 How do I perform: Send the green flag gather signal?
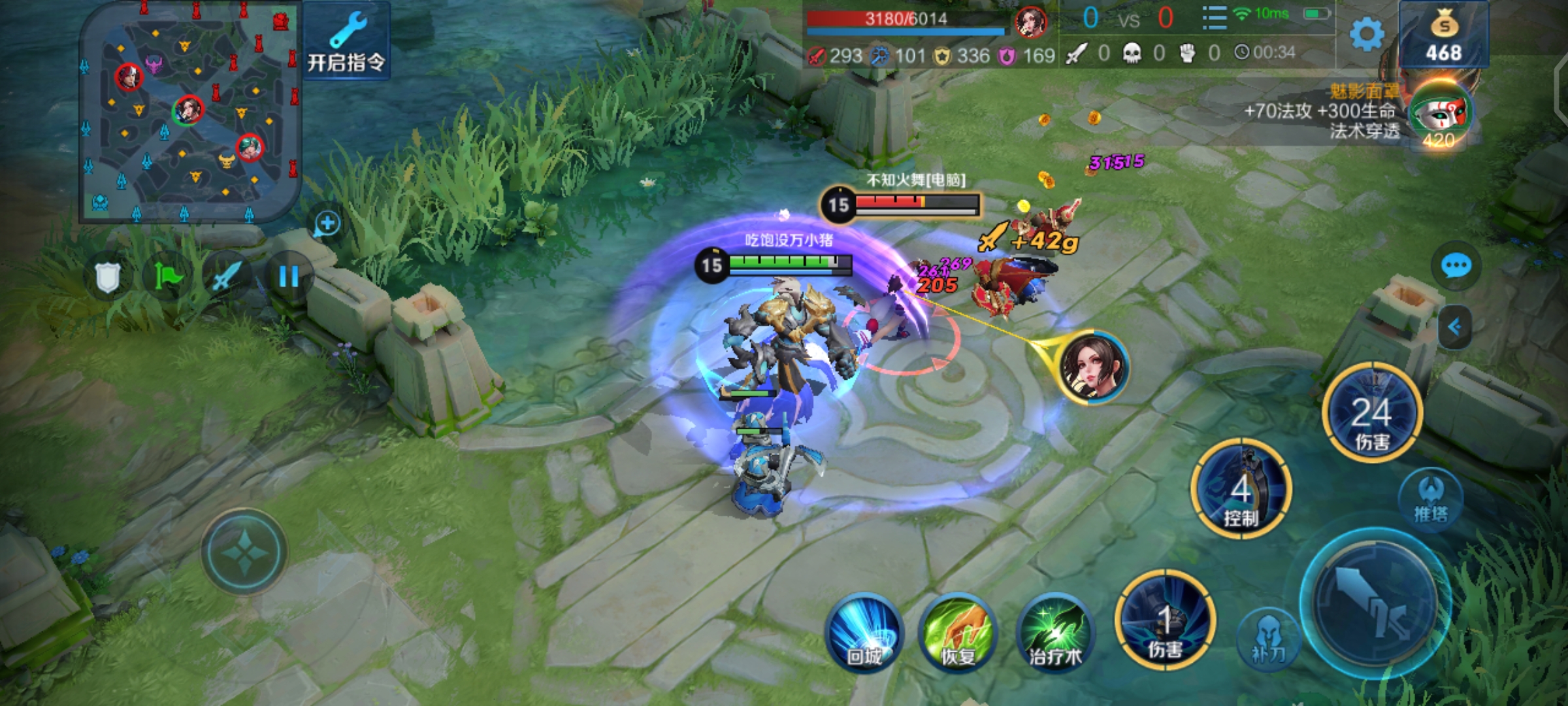[x=167, y=277]
